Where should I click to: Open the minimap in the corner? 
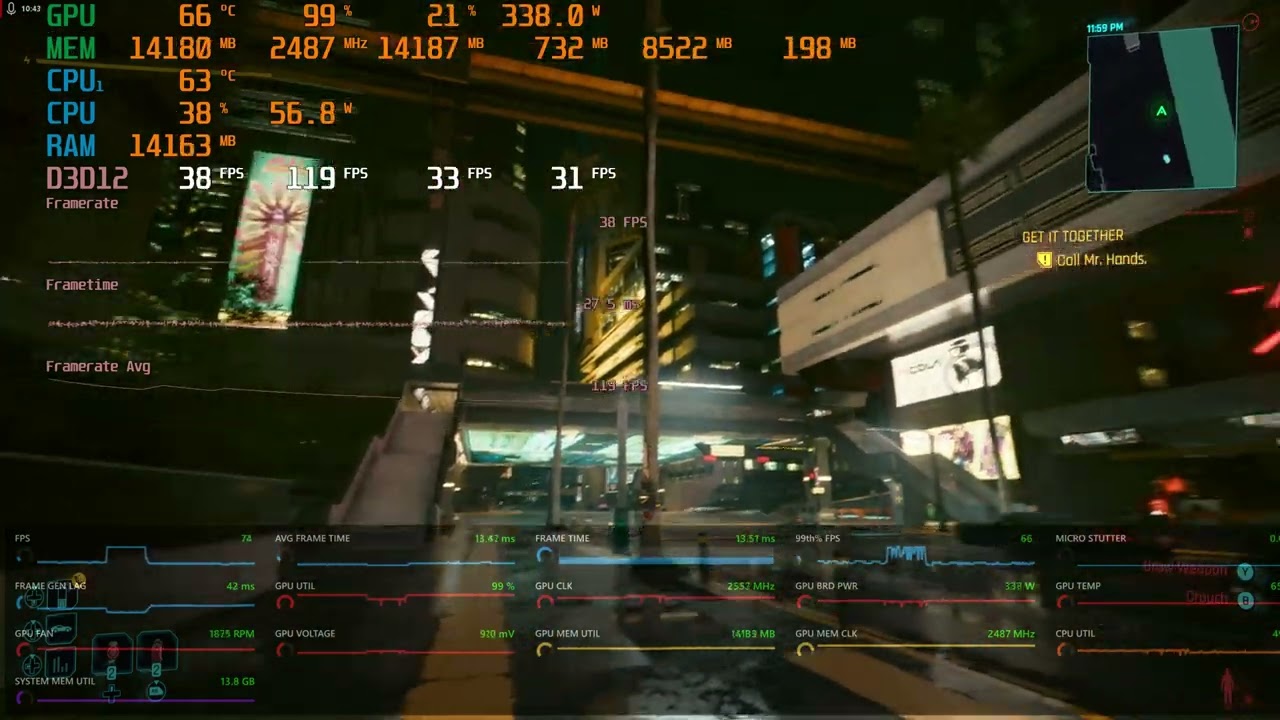(1162, 108)
